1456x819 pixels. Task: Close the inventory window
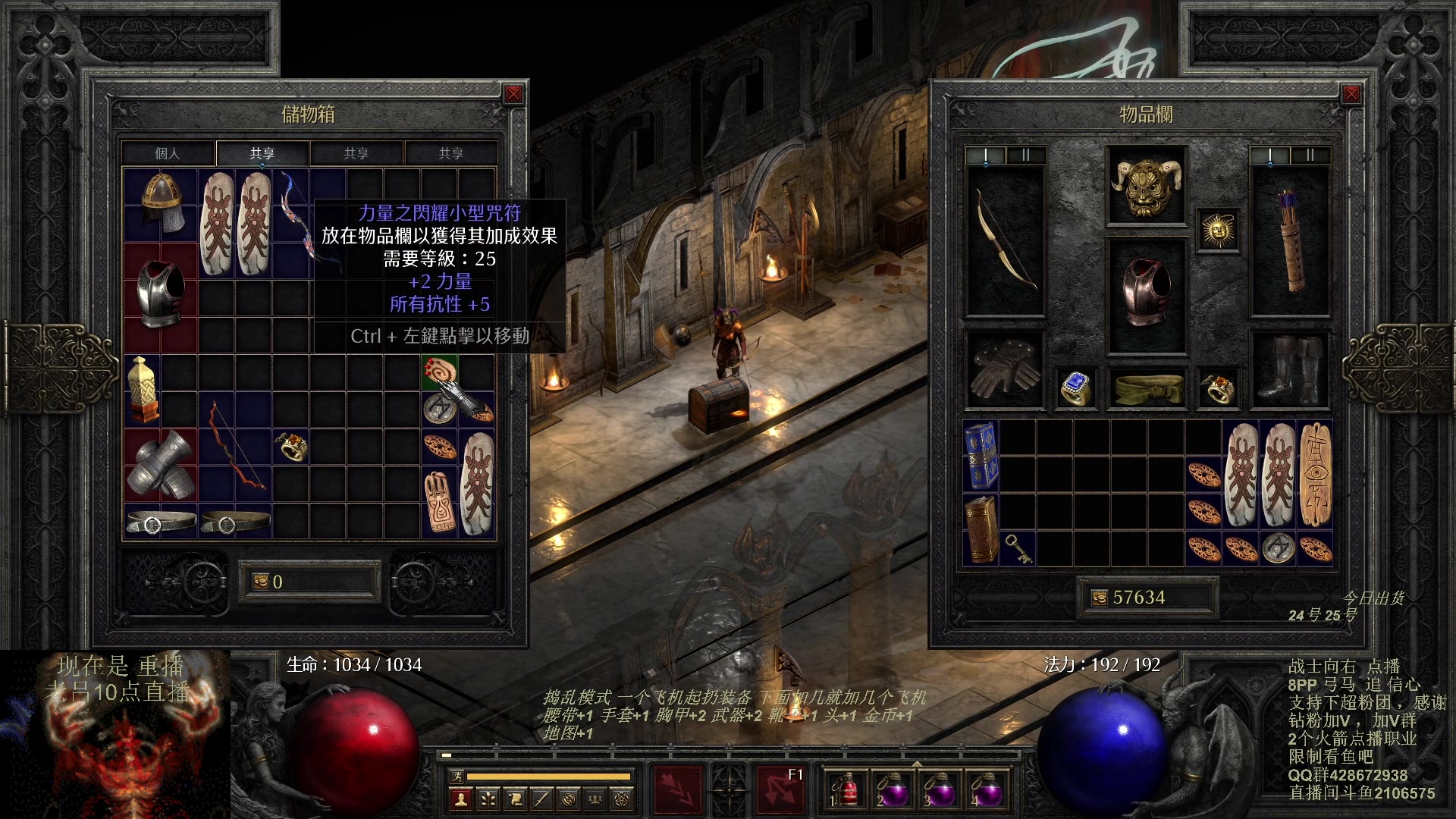(x=1351, y=94)
